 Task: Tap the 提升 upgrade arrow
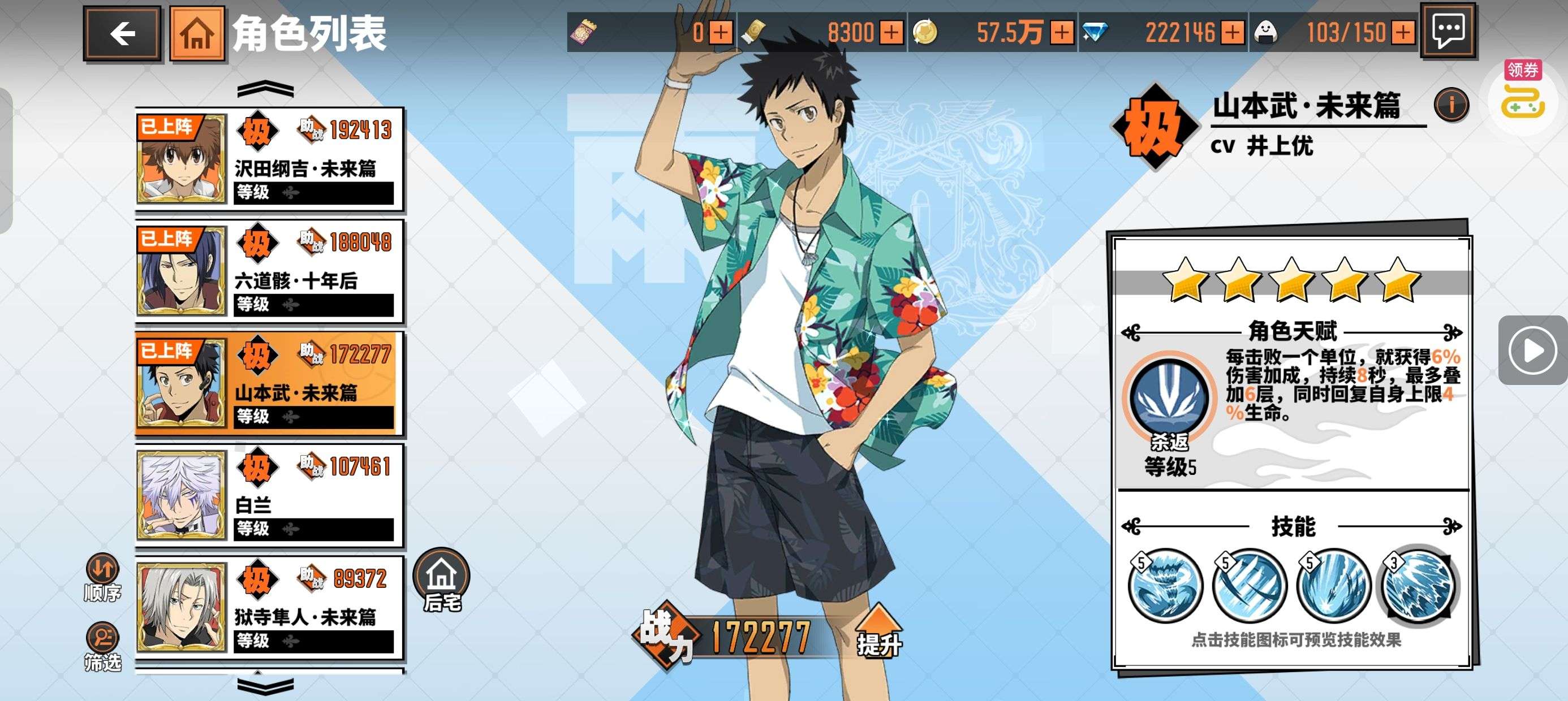tap(878, 630)
